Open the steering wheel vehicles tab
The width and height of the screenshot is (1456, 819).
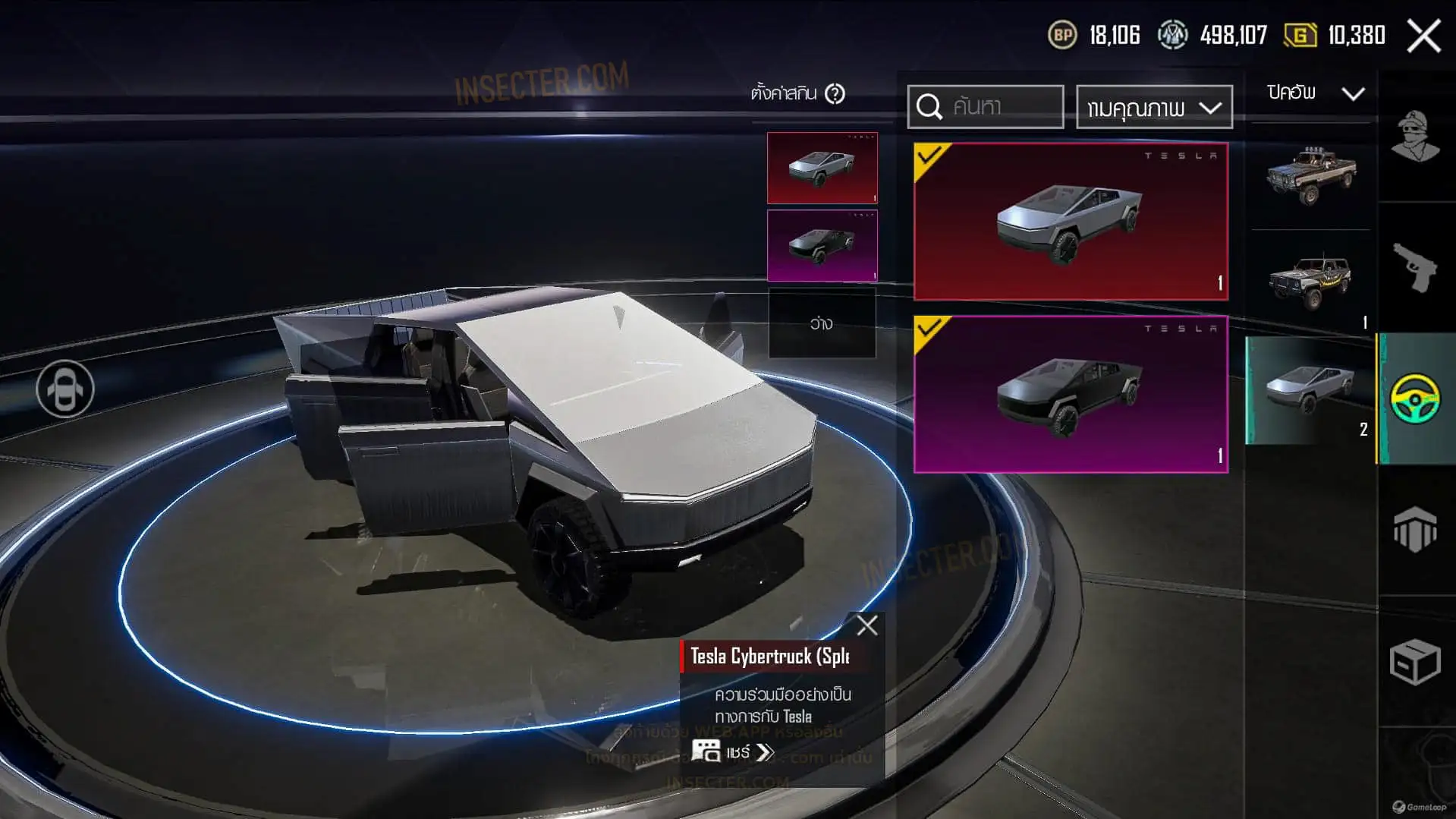coord(1415,398)
